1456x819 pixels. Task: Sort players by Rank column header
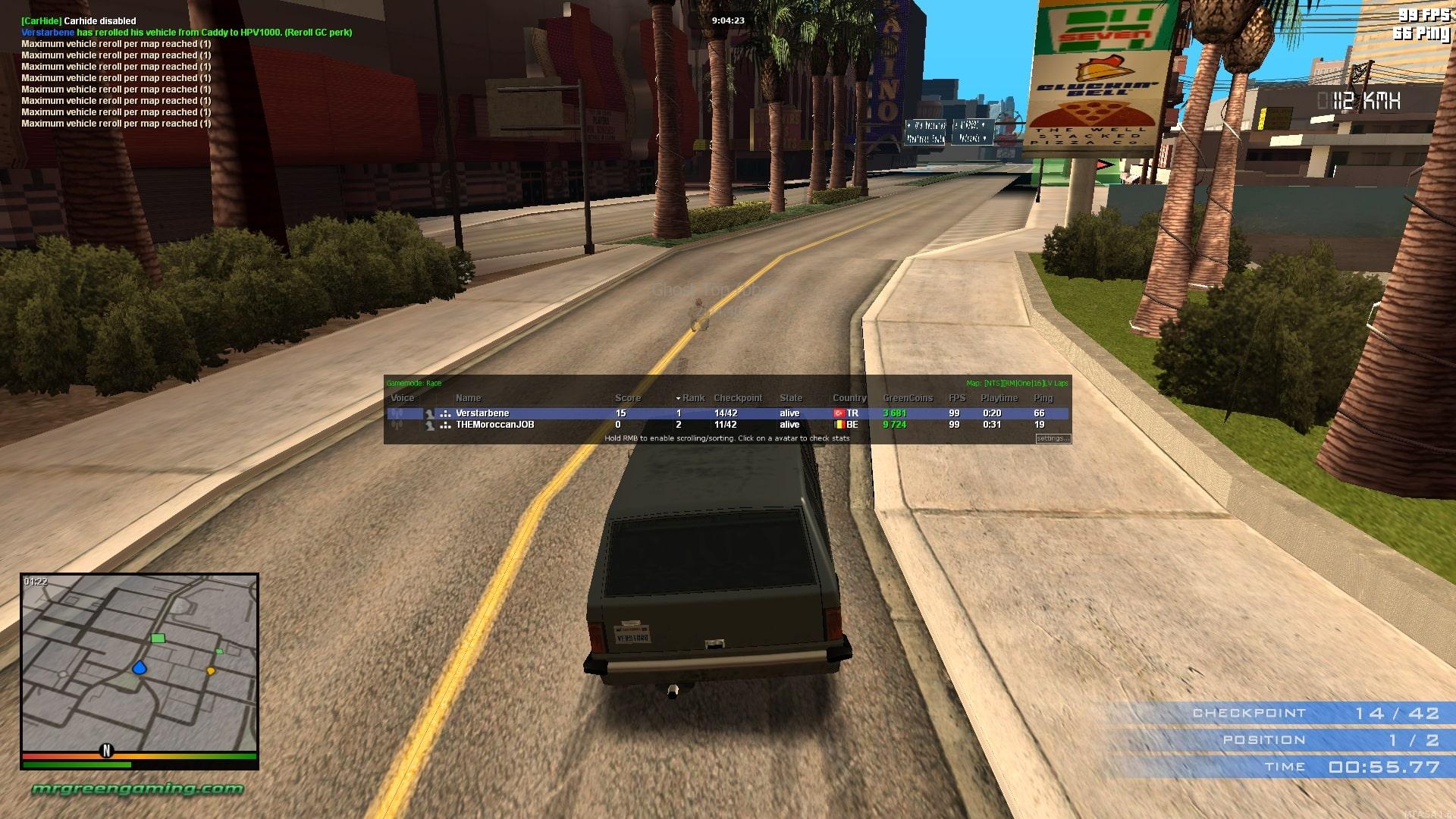click(692, 398)
